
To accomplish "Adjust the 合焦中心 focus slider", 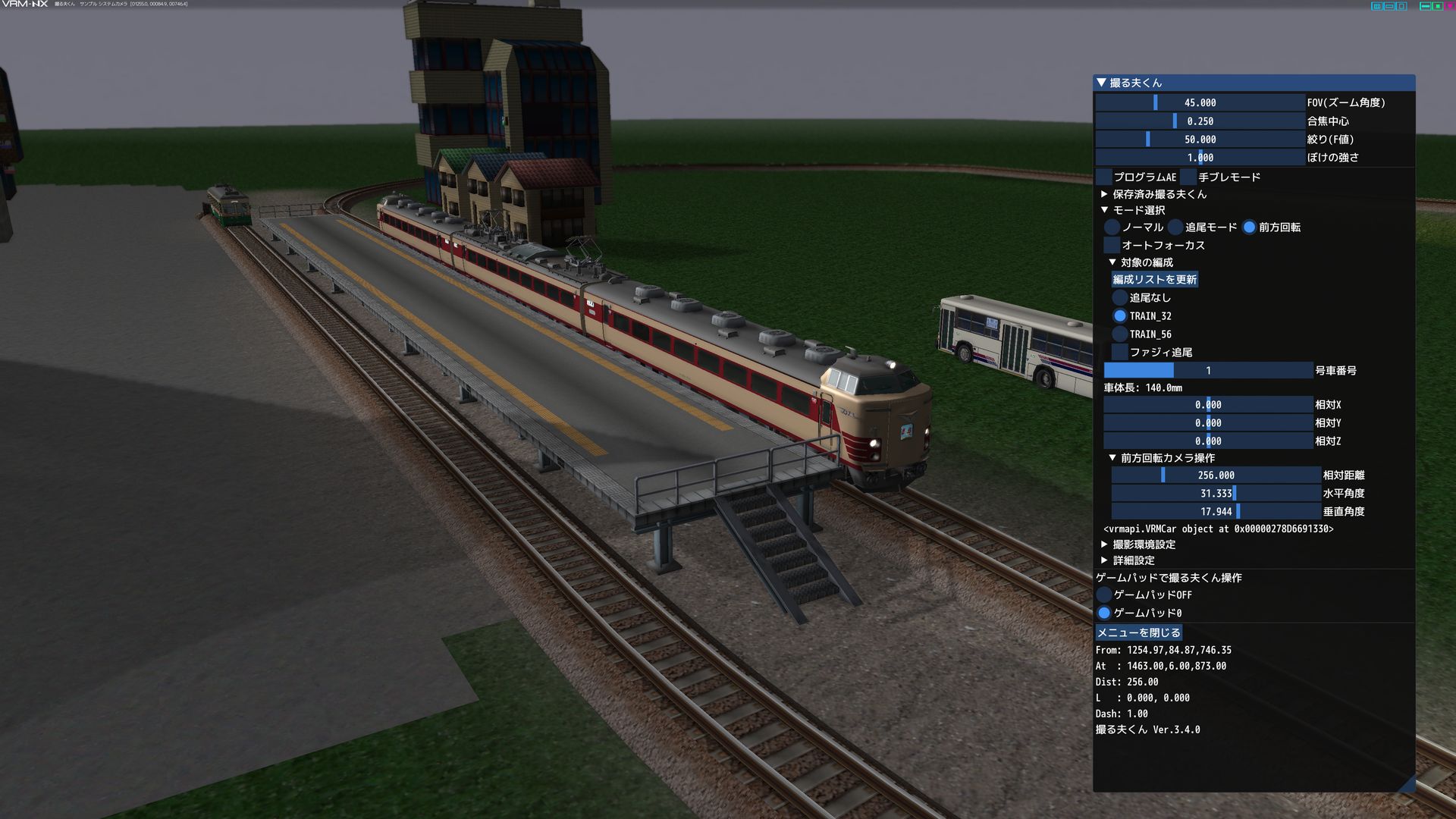I will pyautogui.click(x=1200, y=121).
